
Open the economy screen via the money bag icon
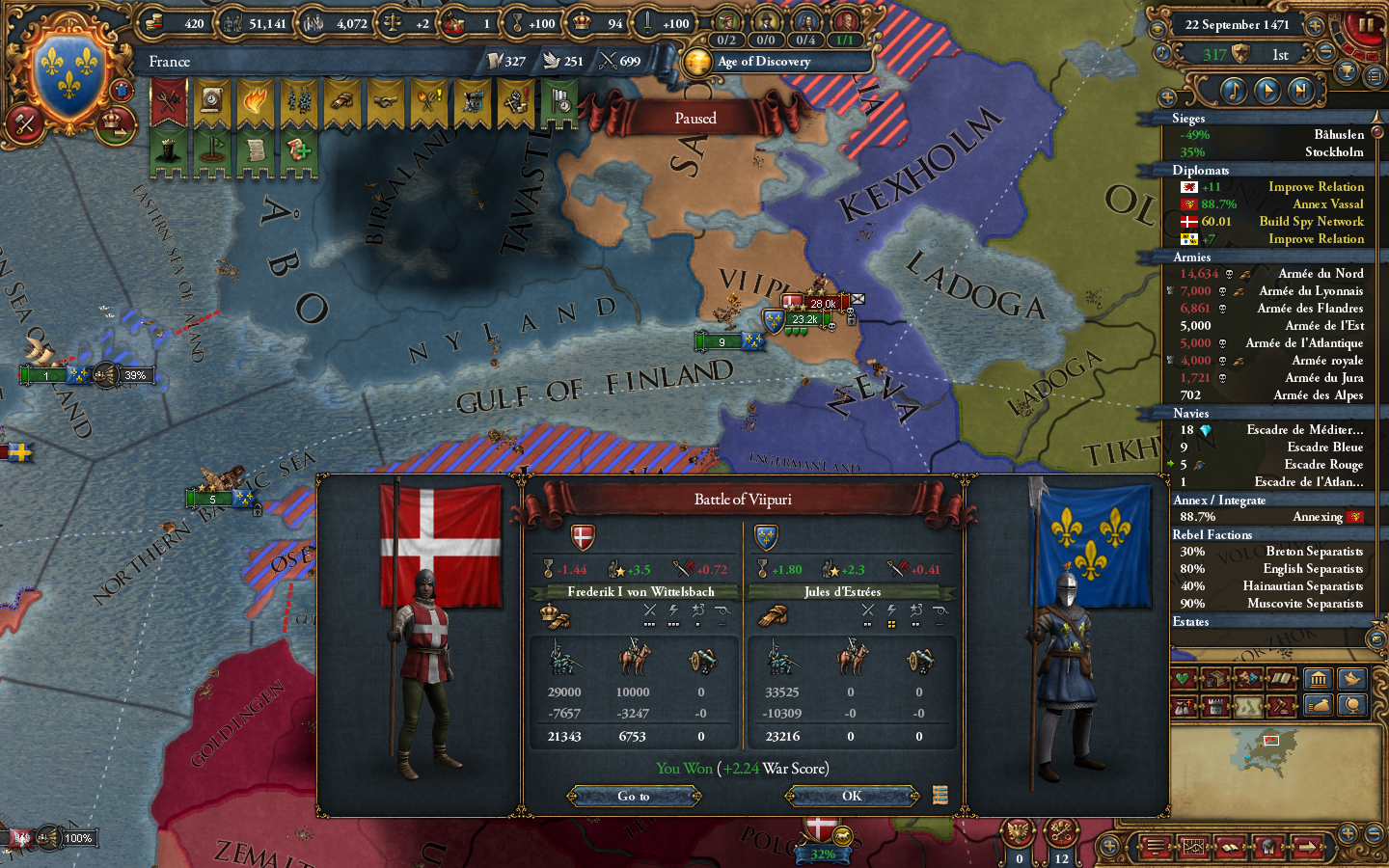1320,705
